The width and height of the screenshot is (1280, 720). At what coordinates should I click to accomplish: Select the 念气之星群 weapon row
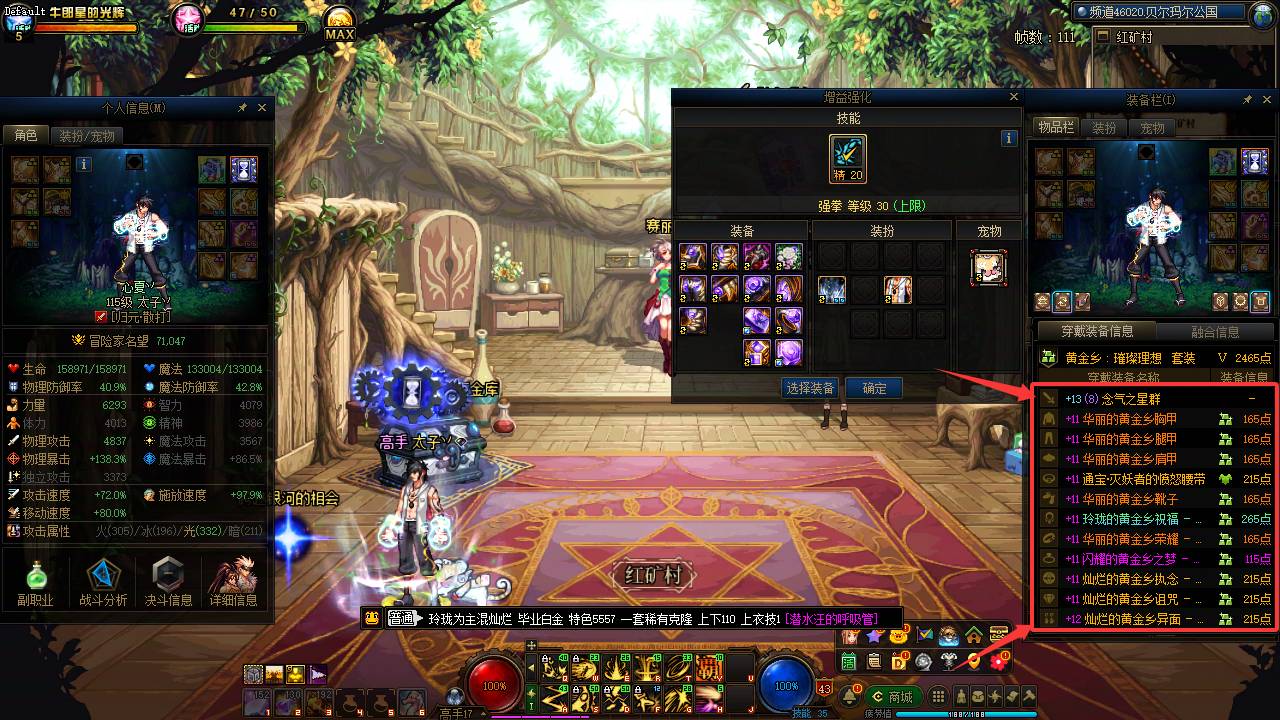point(1150,398)
